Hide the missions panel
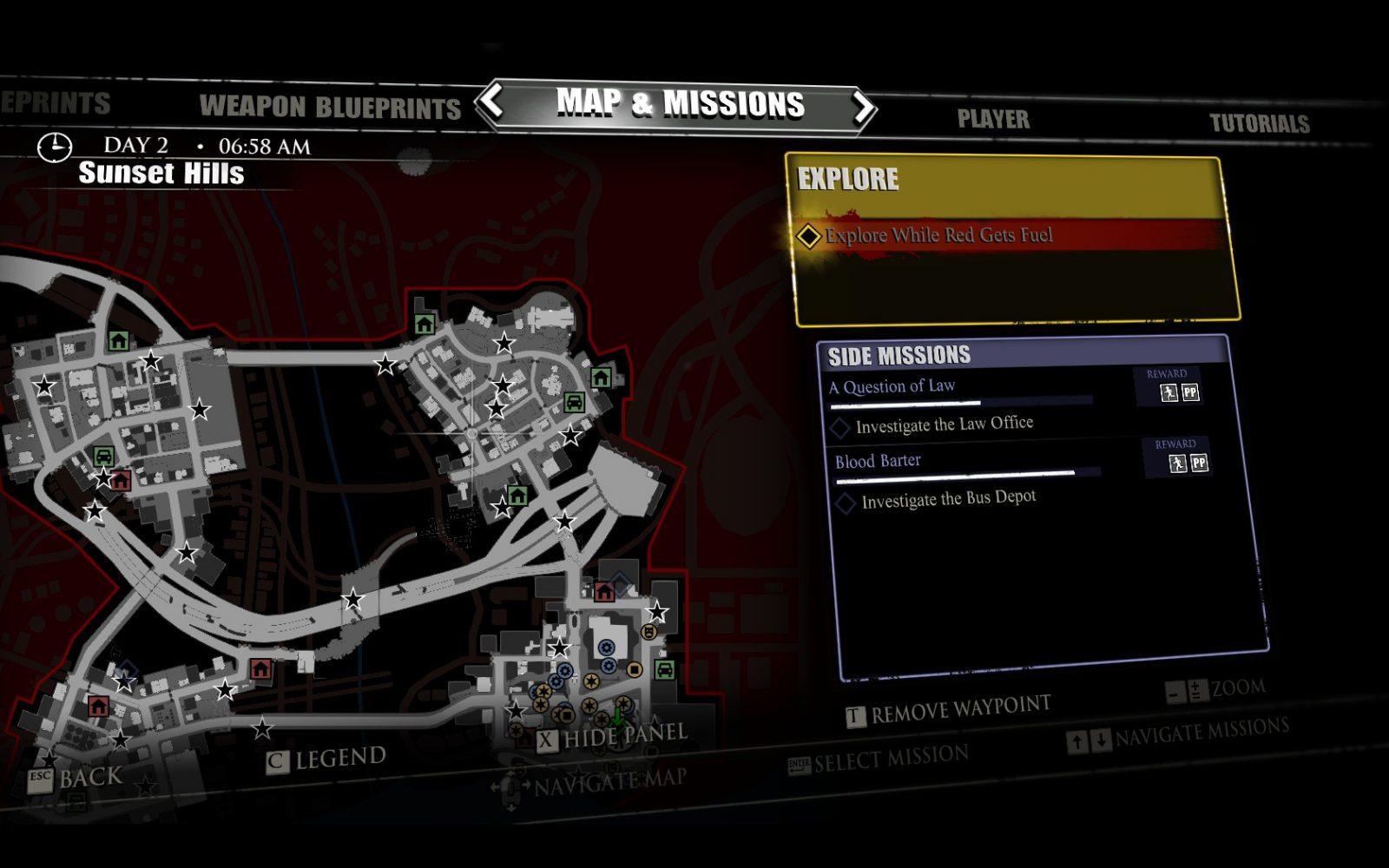 613,738
